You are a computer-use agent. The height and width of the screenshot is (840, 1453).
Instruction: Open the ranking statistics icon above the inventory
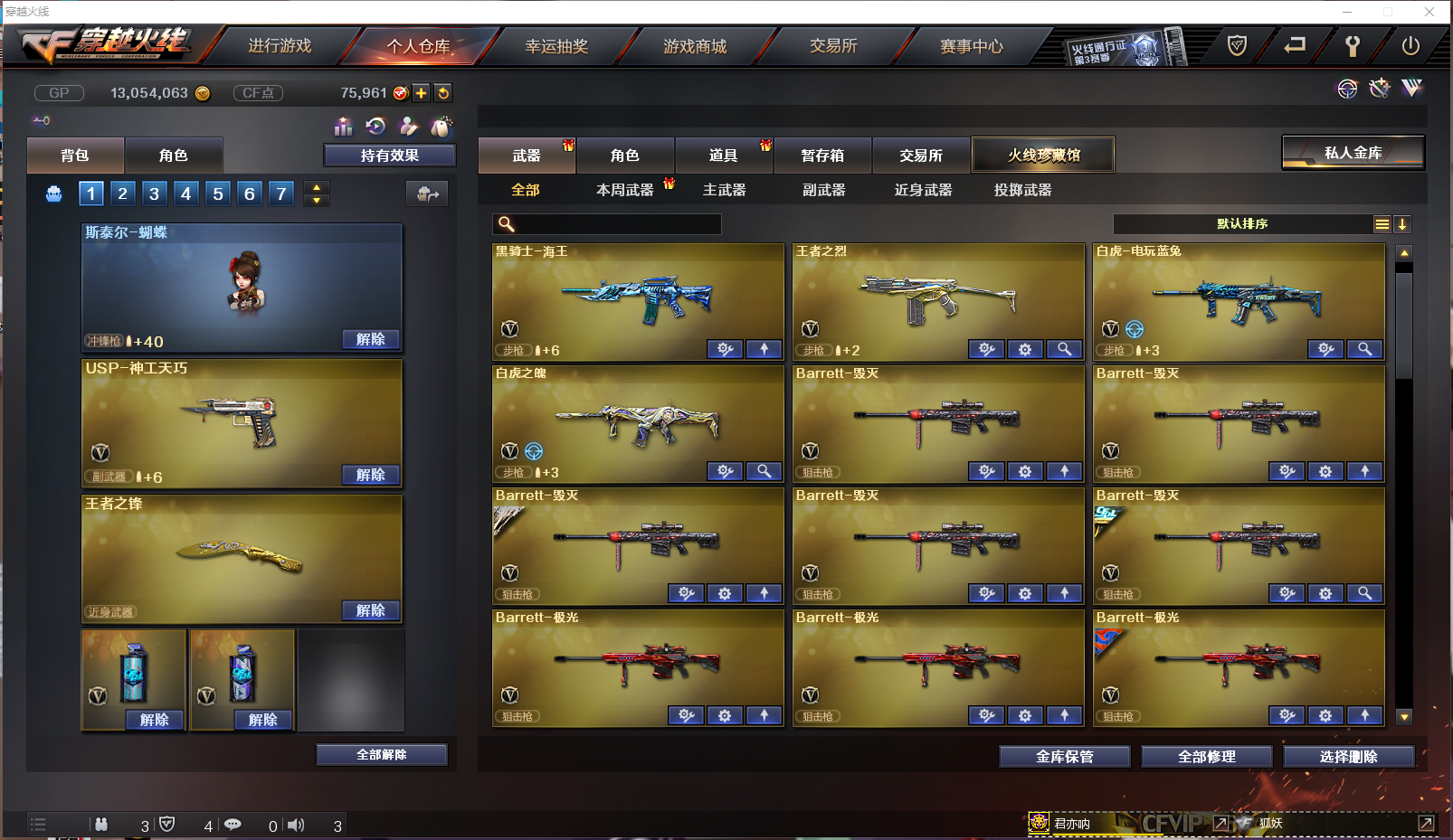[x=344, y=127]
